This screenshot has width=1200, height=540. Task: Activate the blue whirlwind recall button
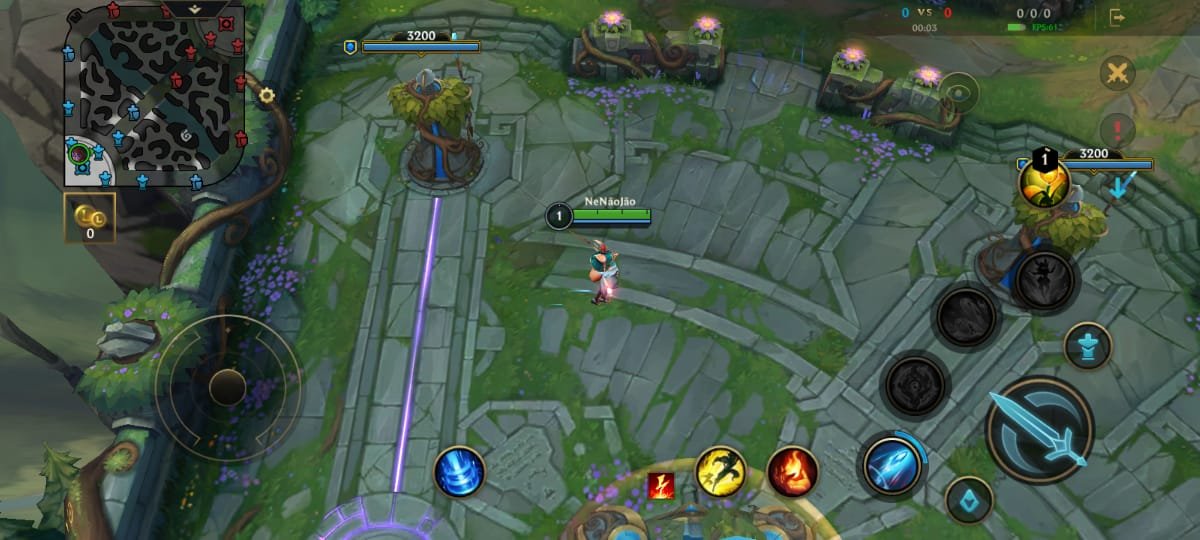[459, 471]
